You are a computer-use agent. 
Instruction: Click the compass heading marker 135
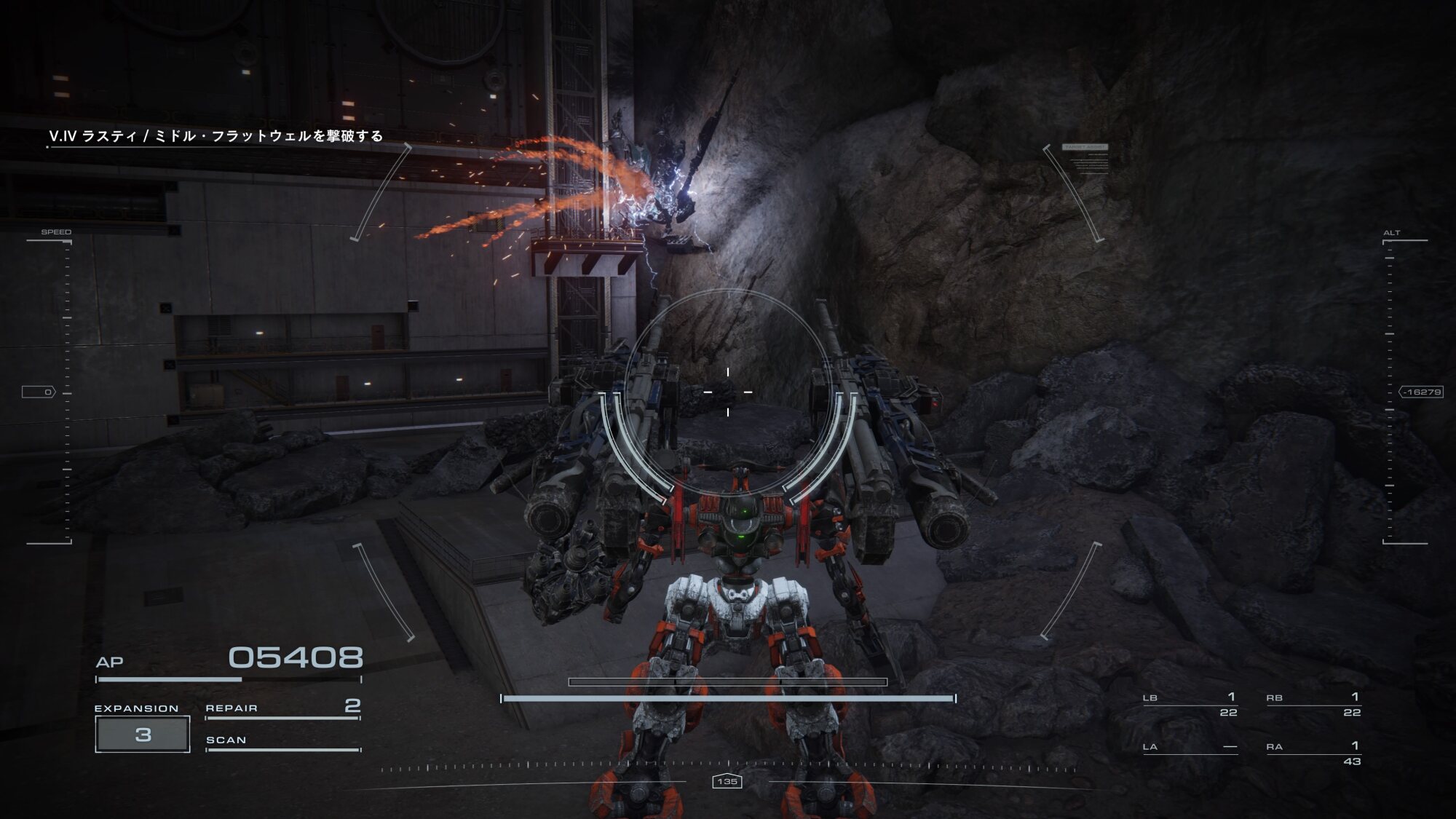727,781
